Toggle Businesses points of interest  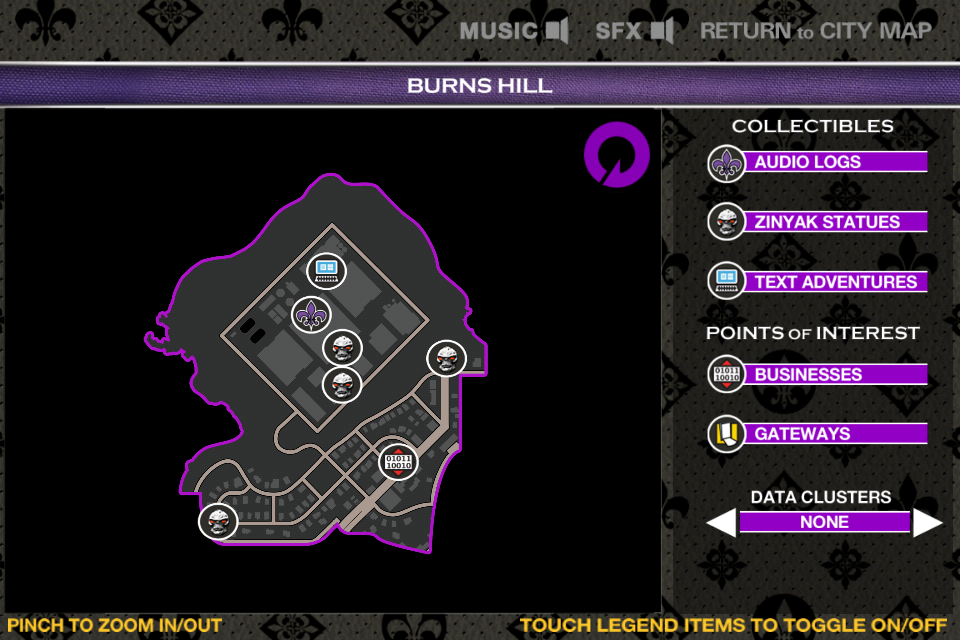pyautogui.click(x=818, y=374)
